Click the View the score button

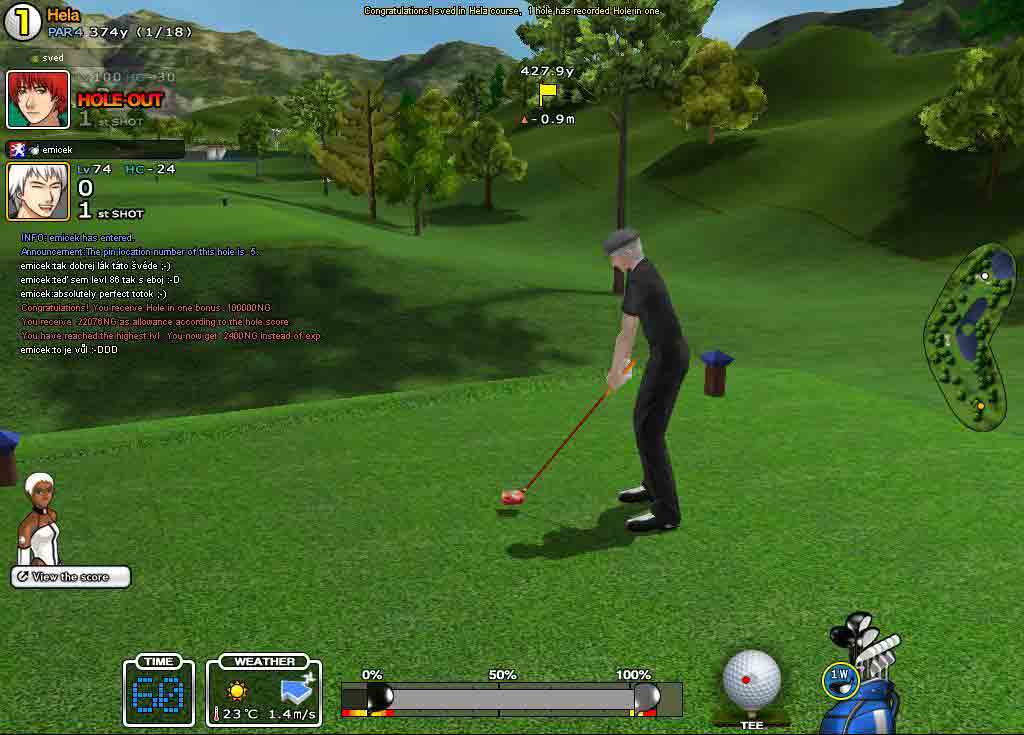pos(71,577)
